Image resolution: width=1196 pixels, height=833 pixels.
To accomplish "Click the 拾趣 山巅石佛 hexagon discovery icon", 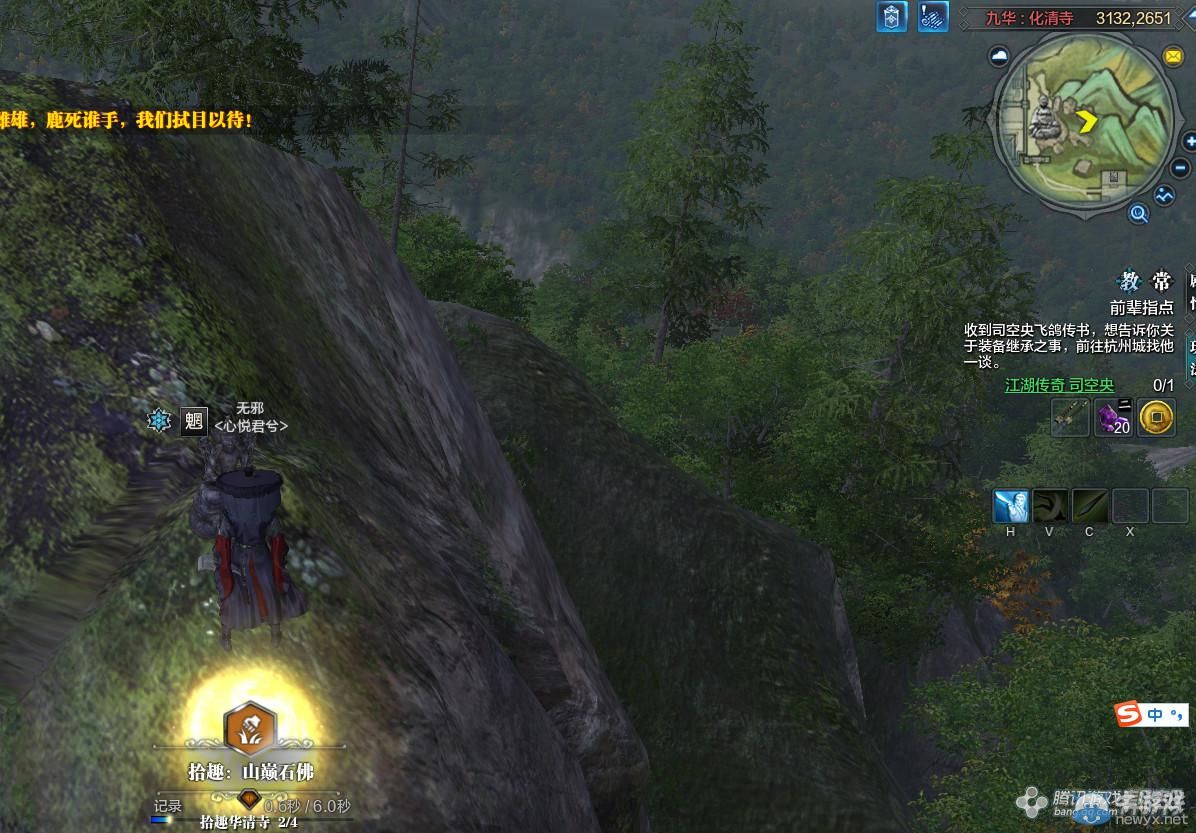I will [251, 727].
